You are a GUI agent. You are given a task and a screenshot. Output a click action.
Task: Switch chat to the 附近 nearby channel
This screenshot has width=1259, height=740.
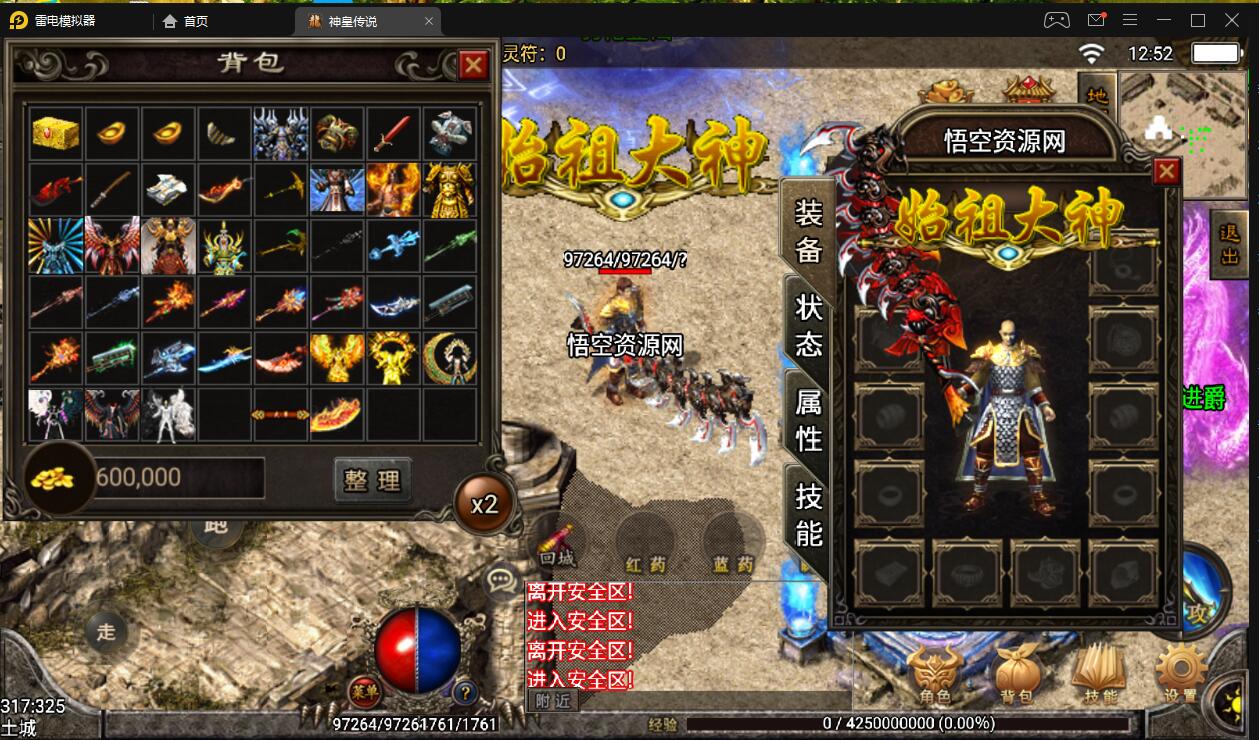552,700
